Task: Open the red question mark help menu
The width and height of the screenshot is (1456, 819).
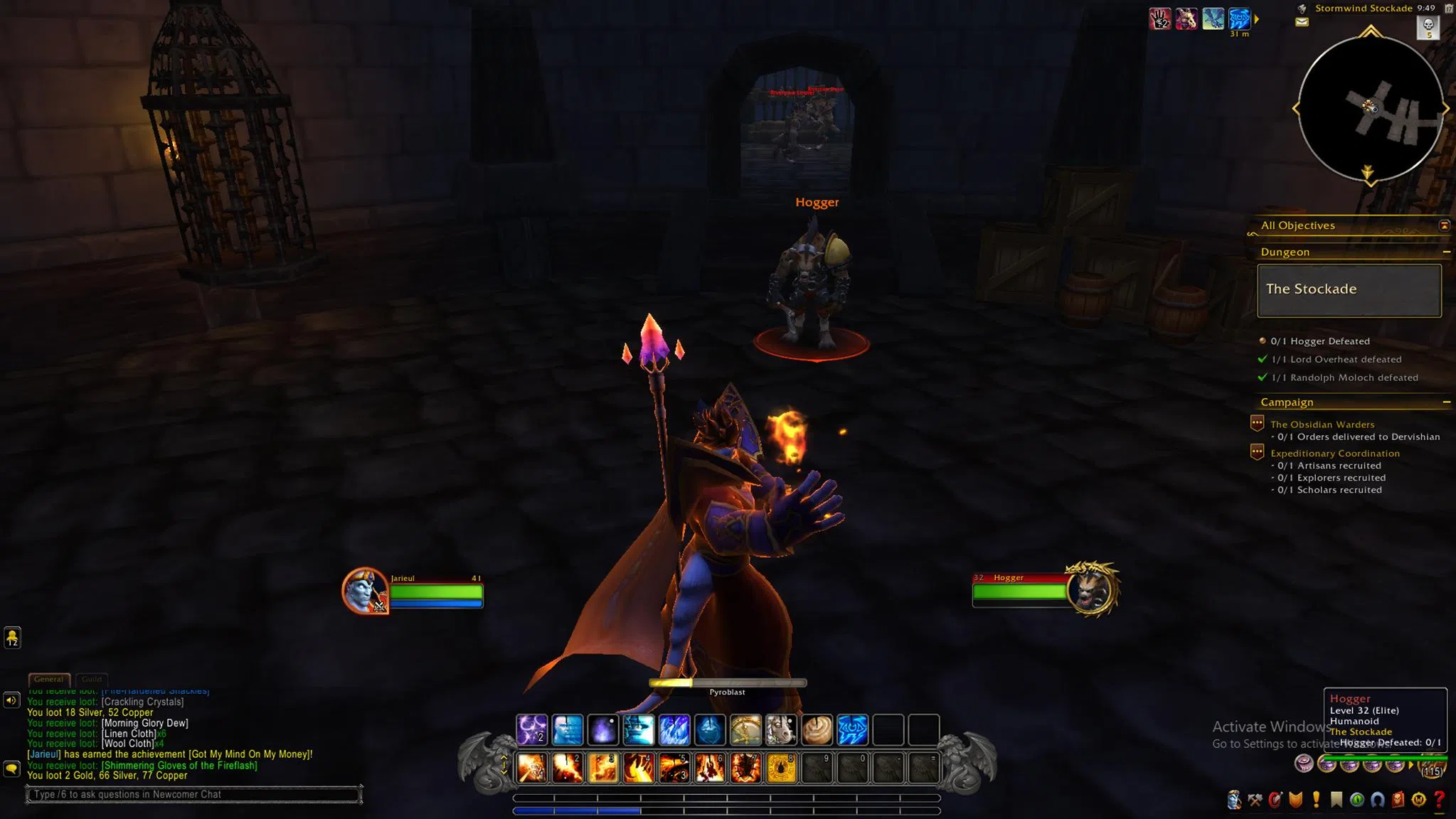Action: coord(1439,801)
